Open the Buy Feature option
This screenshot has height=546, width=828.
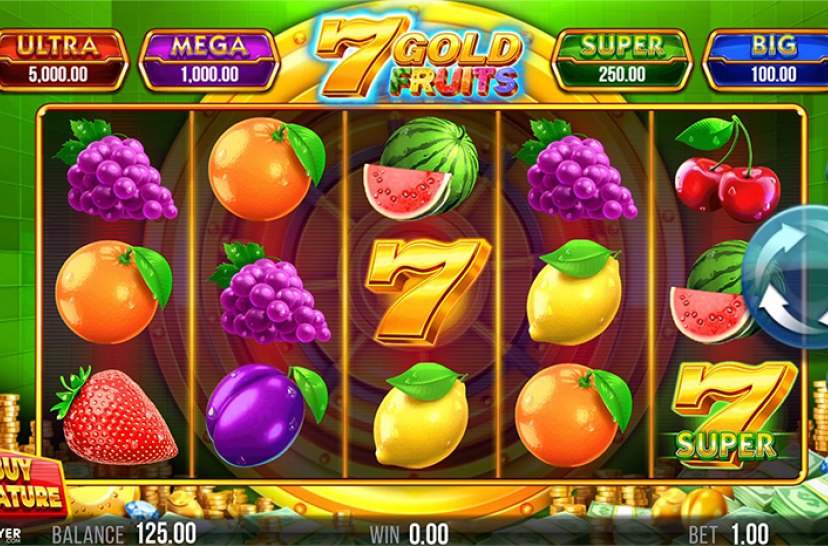30,486
